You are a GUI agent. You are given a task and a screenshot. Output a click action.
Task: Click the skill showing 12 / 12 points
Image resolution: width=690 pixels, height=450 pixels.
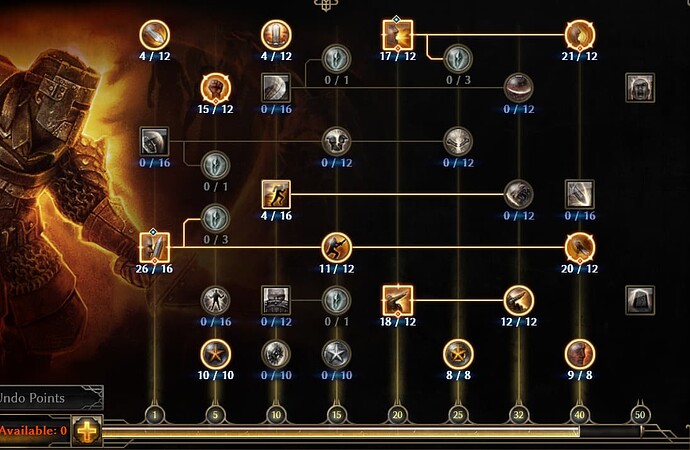(518, 299)
